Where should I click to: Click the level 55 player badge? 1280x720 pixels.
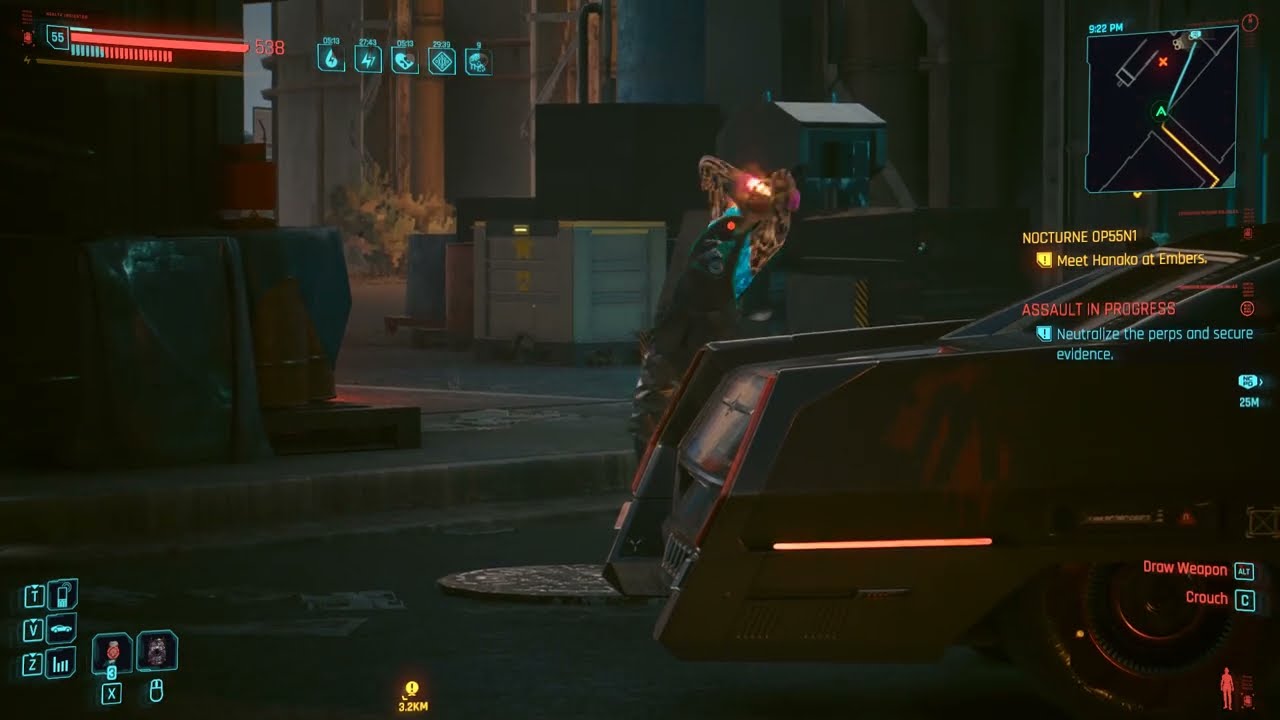[x=57, y=38]
